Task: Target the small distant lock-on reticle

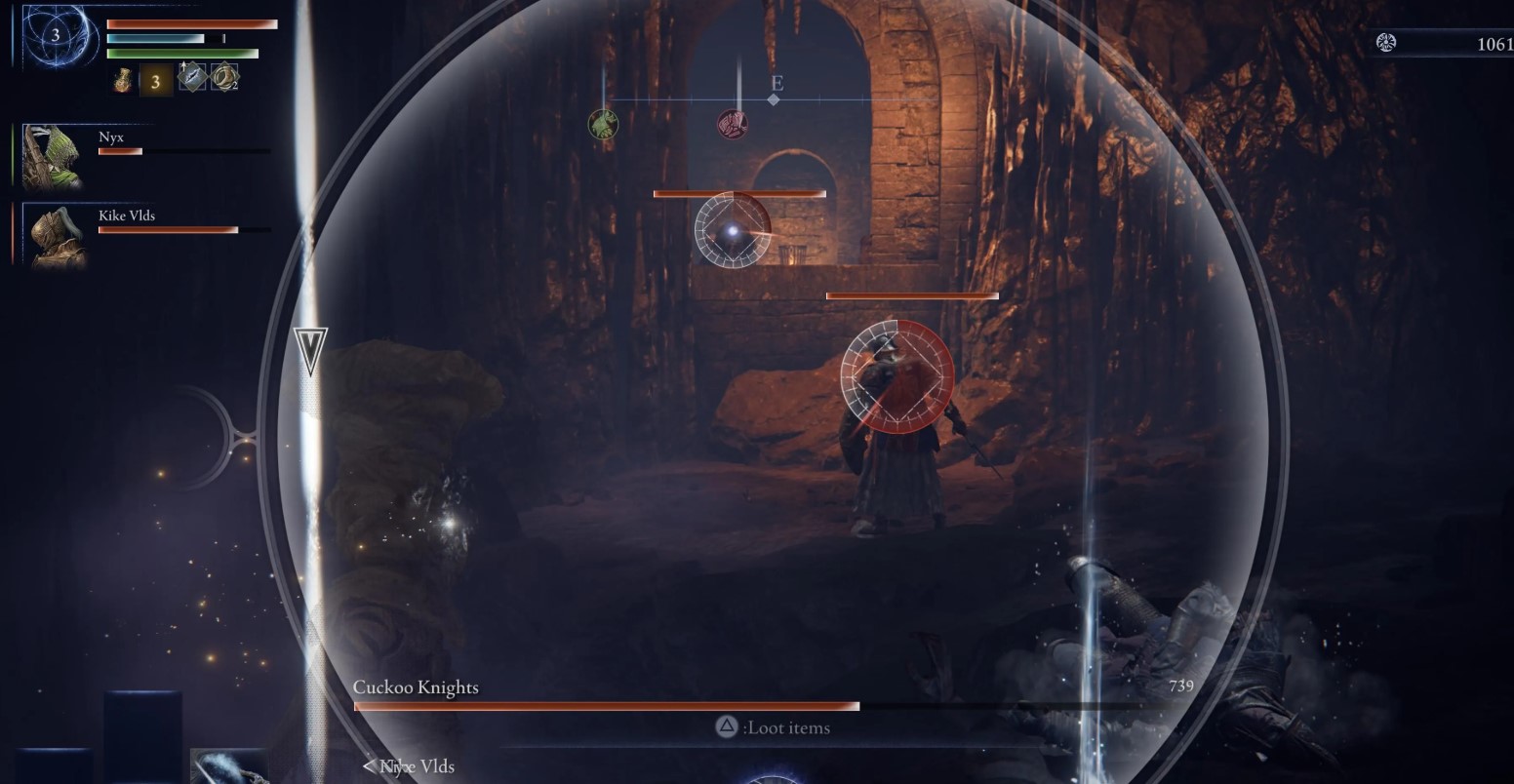Action: tap(733, 230)
